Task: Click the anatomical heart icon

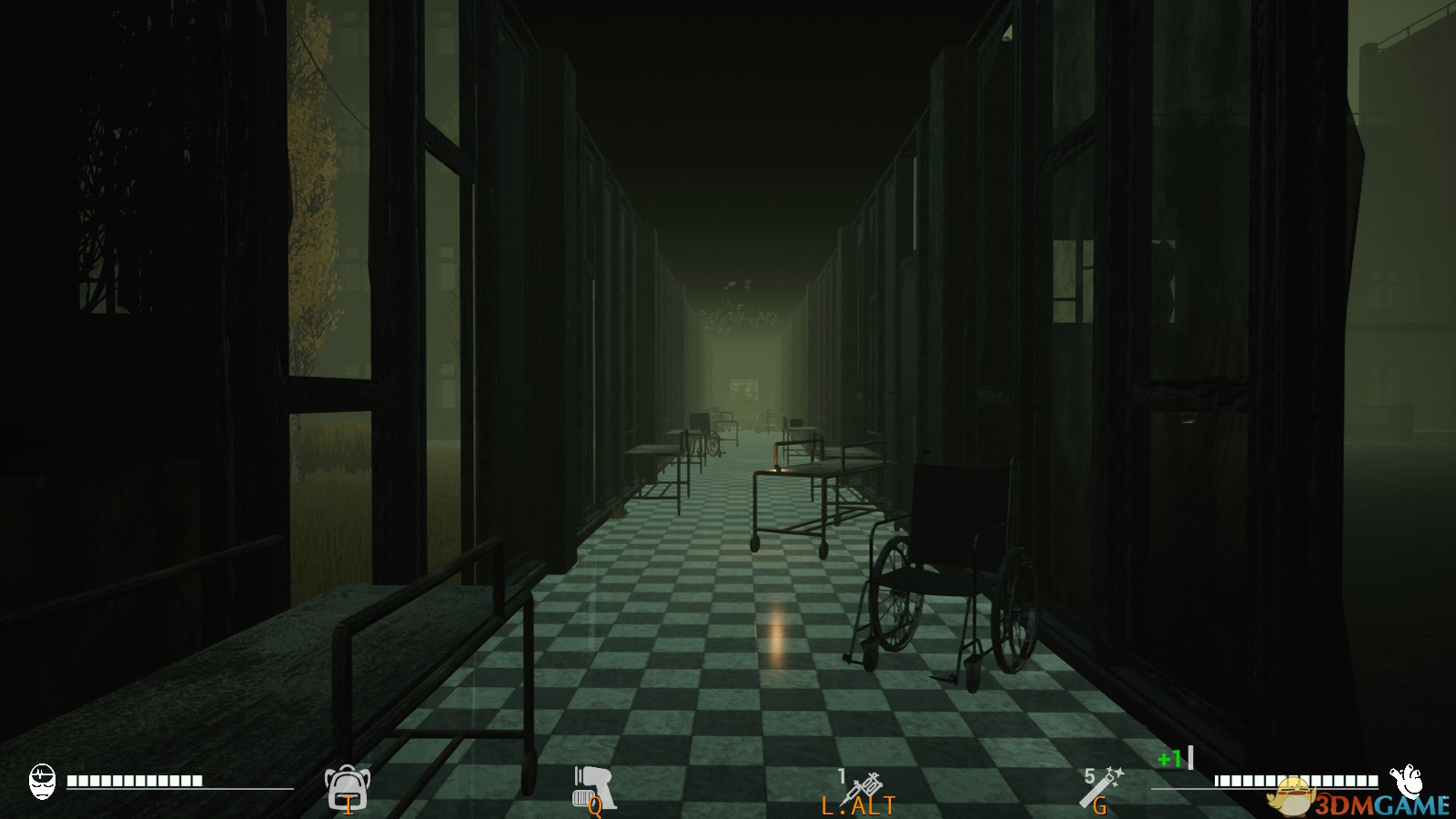Action: (x=1407, y=780)
